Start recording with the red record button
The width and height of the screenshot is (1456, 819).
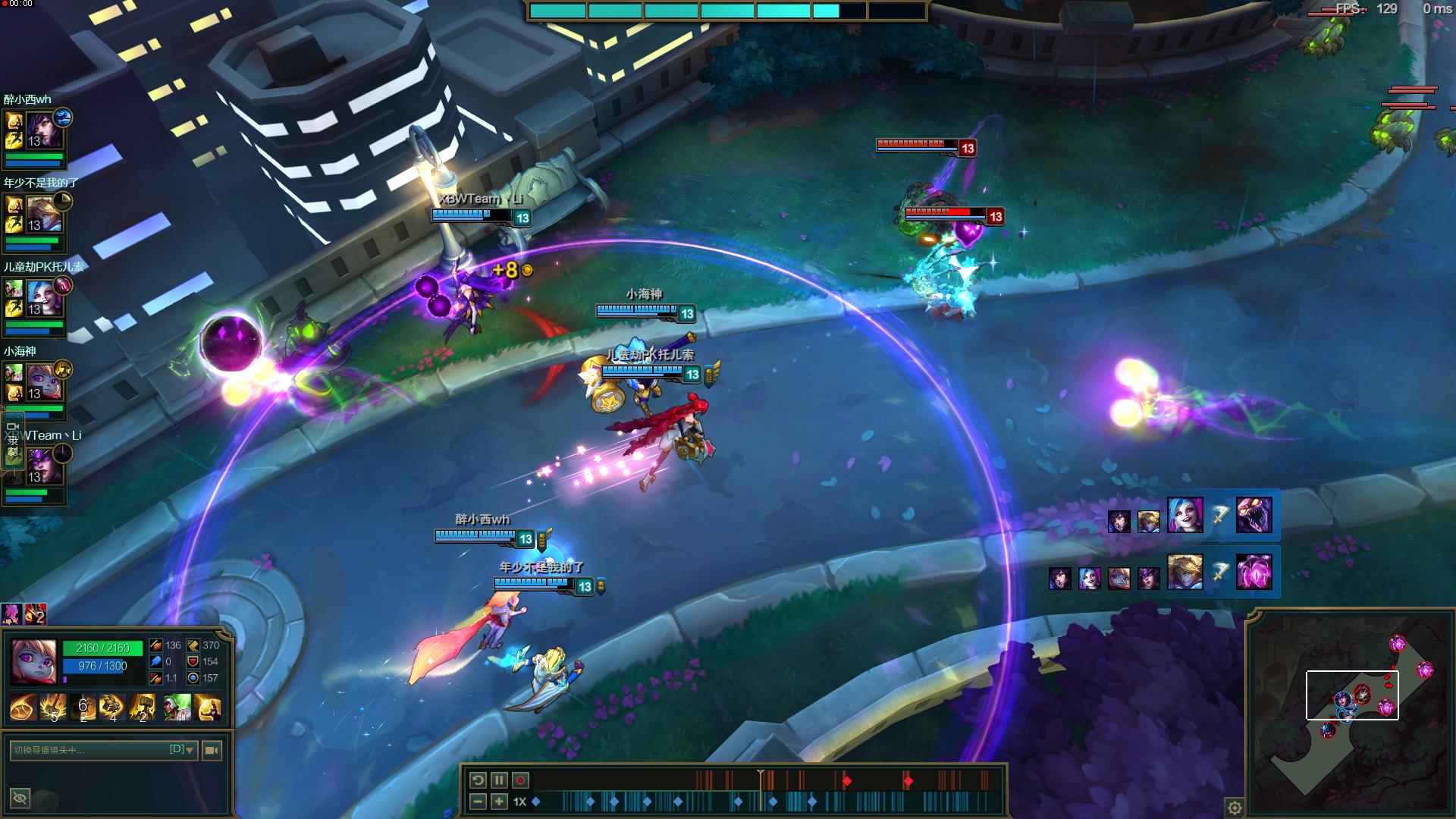point(521,780)
